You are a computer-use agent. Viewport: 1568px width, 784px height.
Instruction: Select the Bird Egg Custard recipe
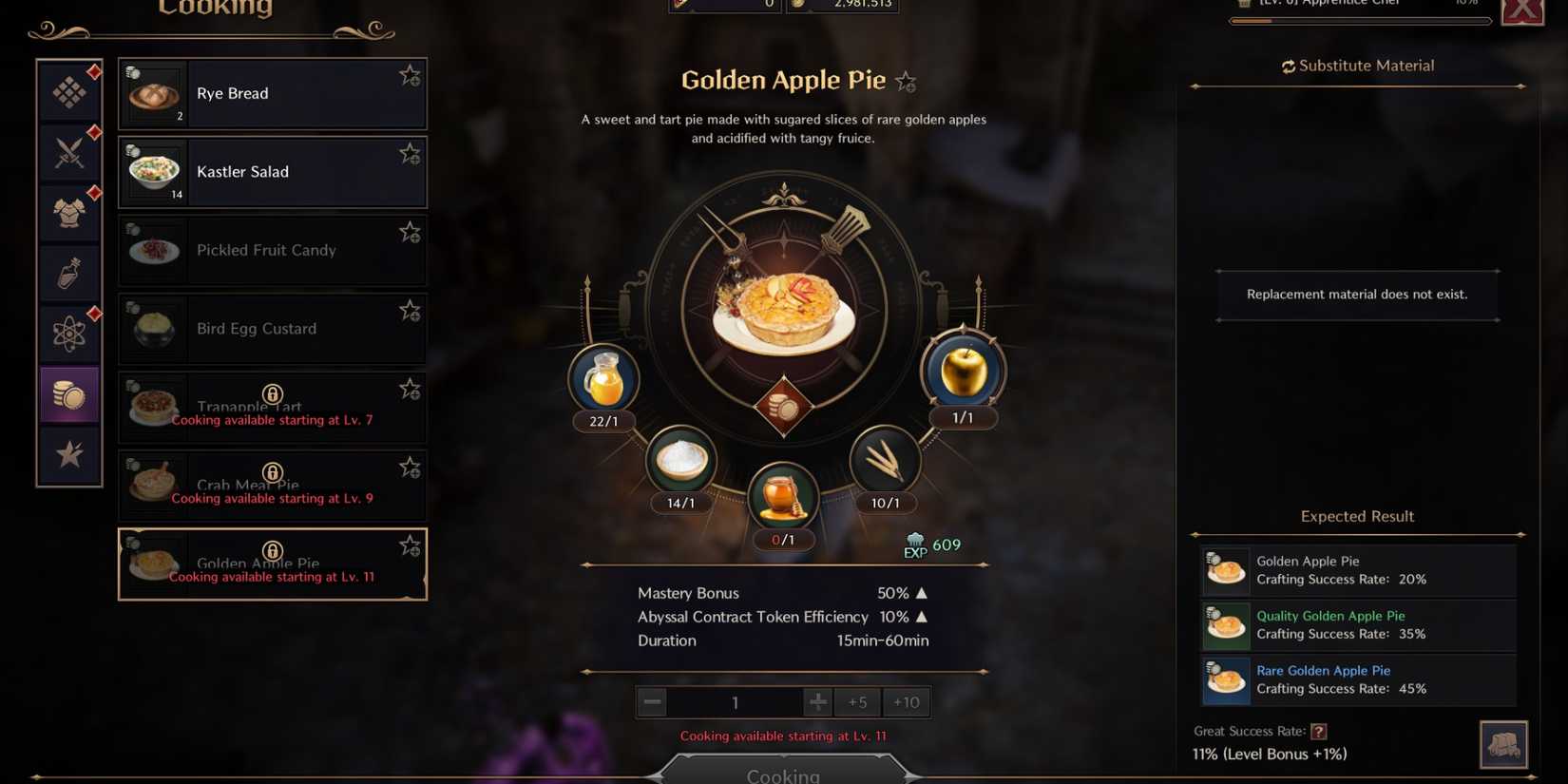click(272, 329)
